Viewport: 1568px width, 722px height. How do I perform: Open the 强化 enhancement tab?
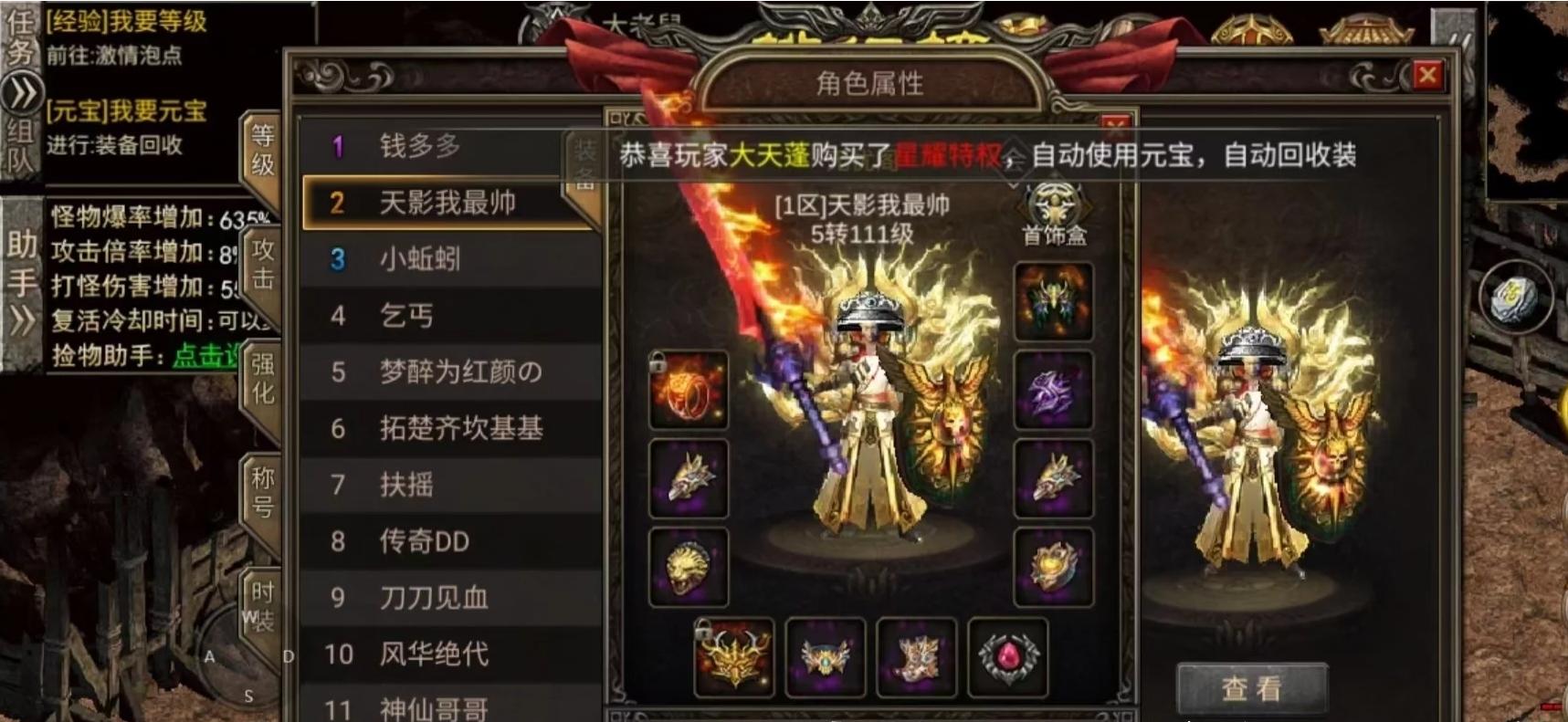[x=262, y=383]
